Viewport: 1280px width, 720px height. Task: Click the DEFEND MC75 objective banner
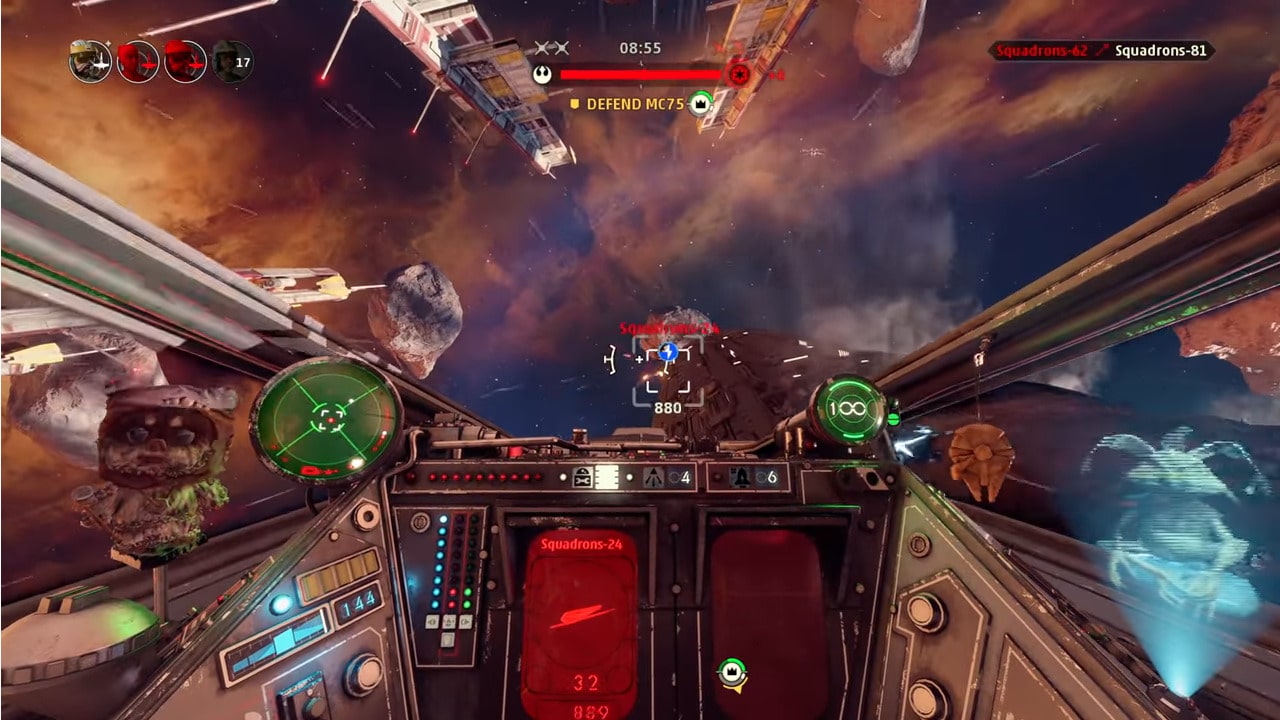[635, 102]
